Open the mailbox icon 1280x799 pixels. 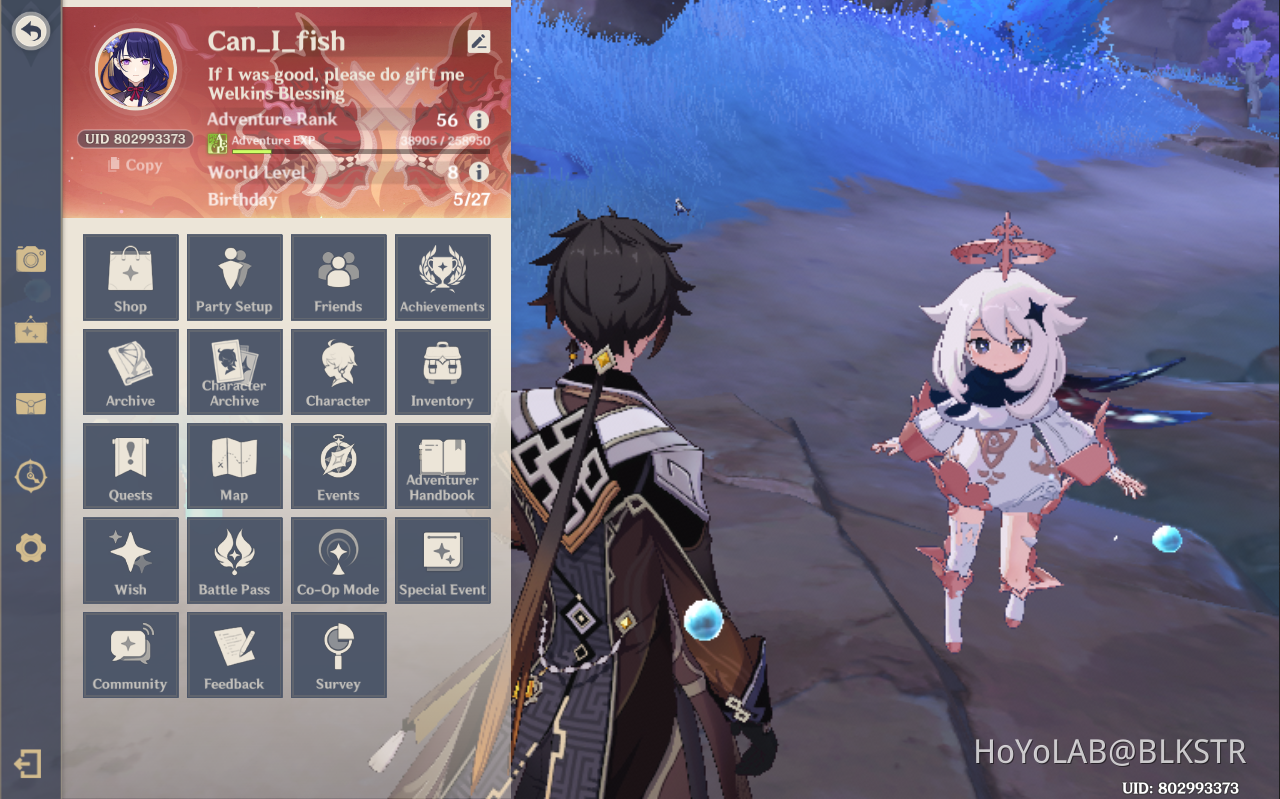(31, 404)
